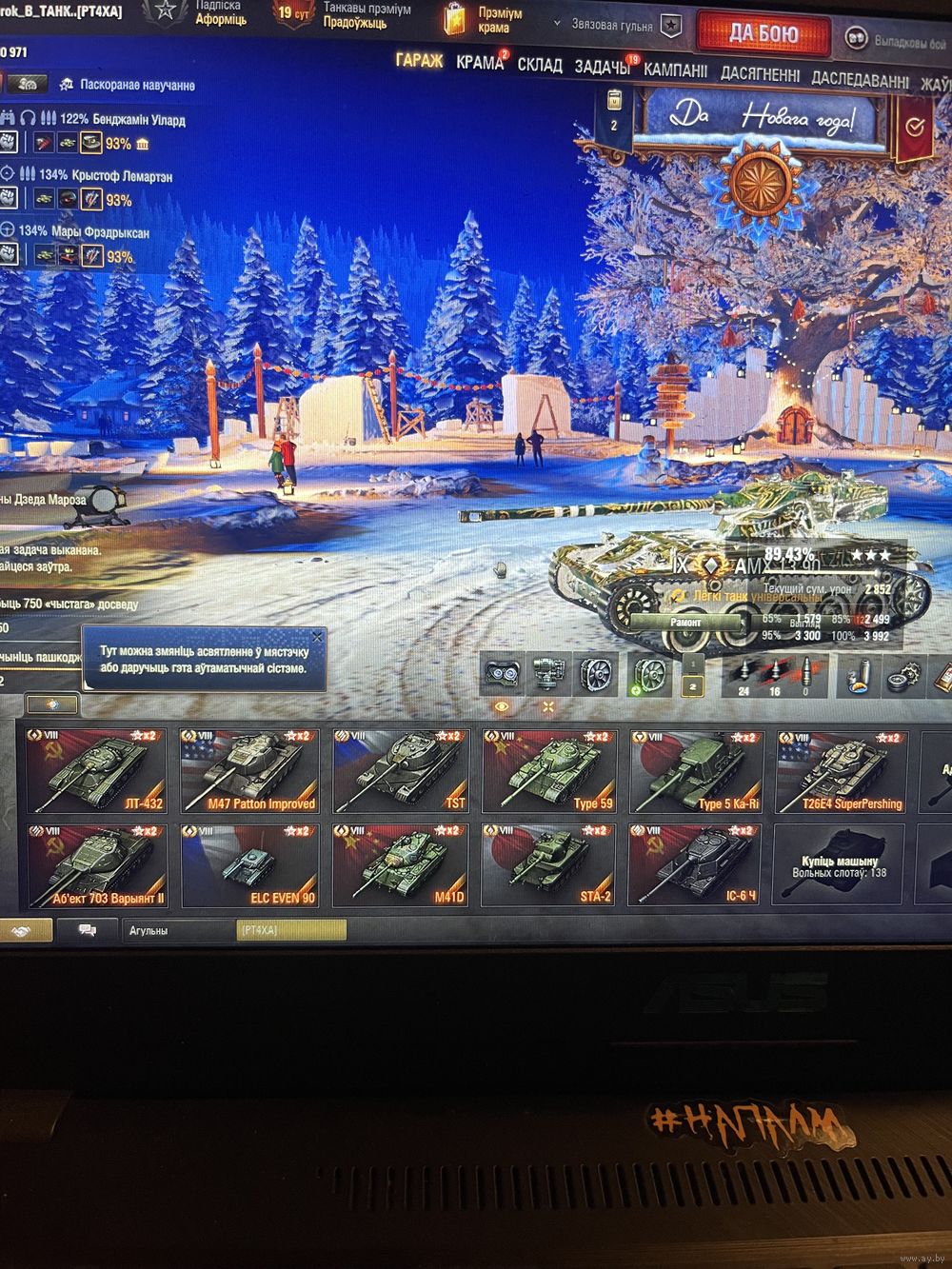Screen dimensions: 952x1269
Task: Select the ЛТ-432 tank in carousel
Action: (96, 771)
